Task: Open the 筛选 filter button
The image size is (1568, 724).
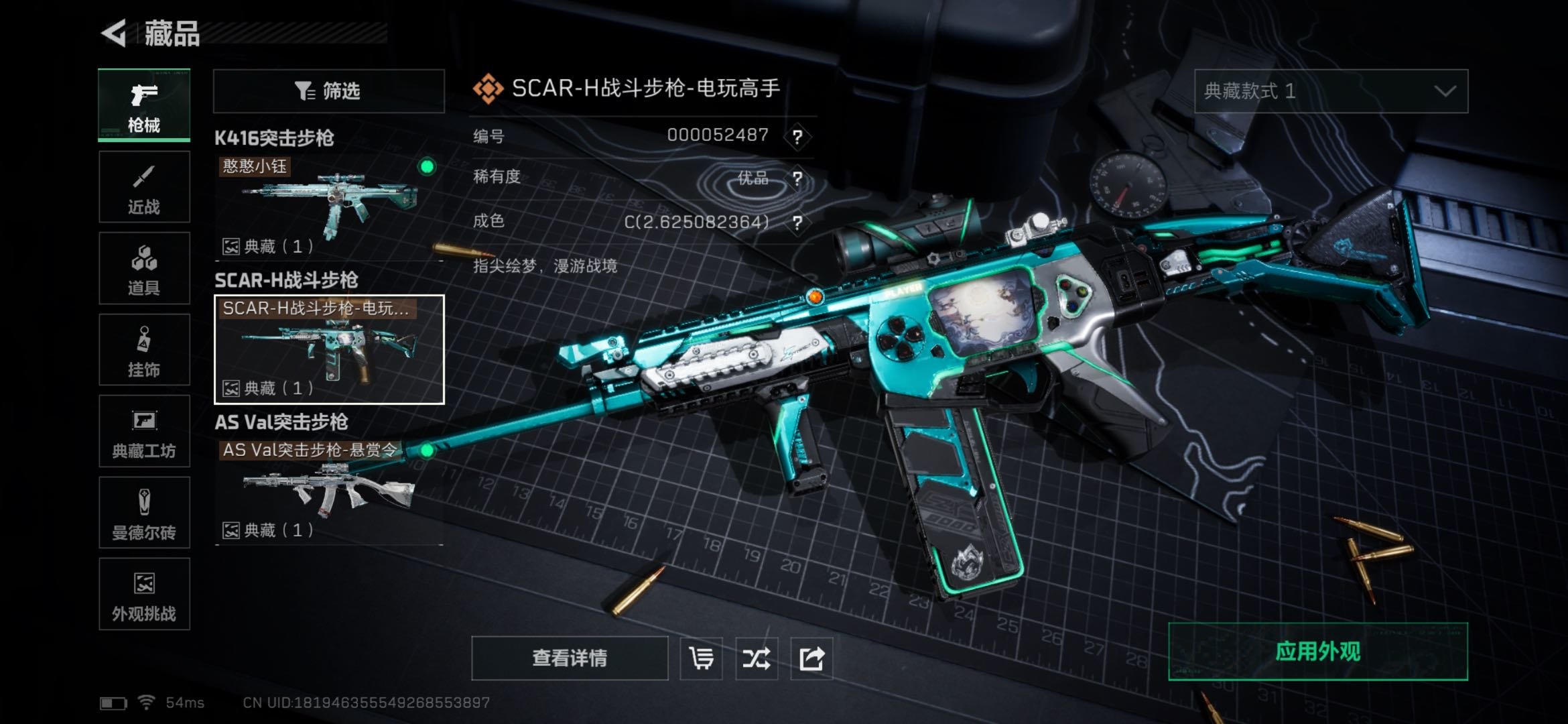Action: coord(328,90)
